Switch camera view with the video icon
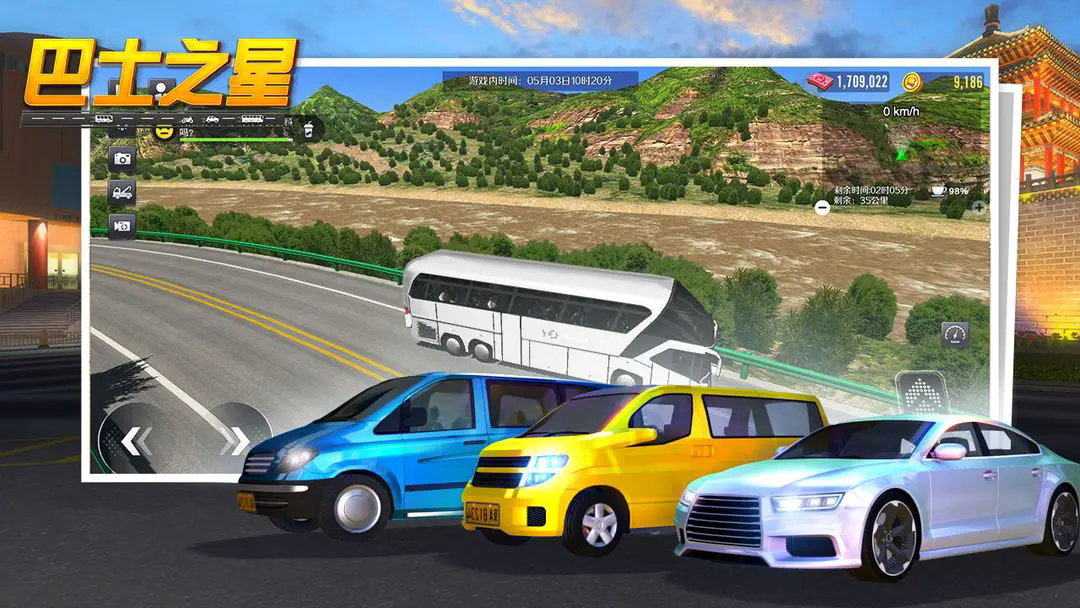This screenshot has height=608, width=1080. tap(122, 226)
